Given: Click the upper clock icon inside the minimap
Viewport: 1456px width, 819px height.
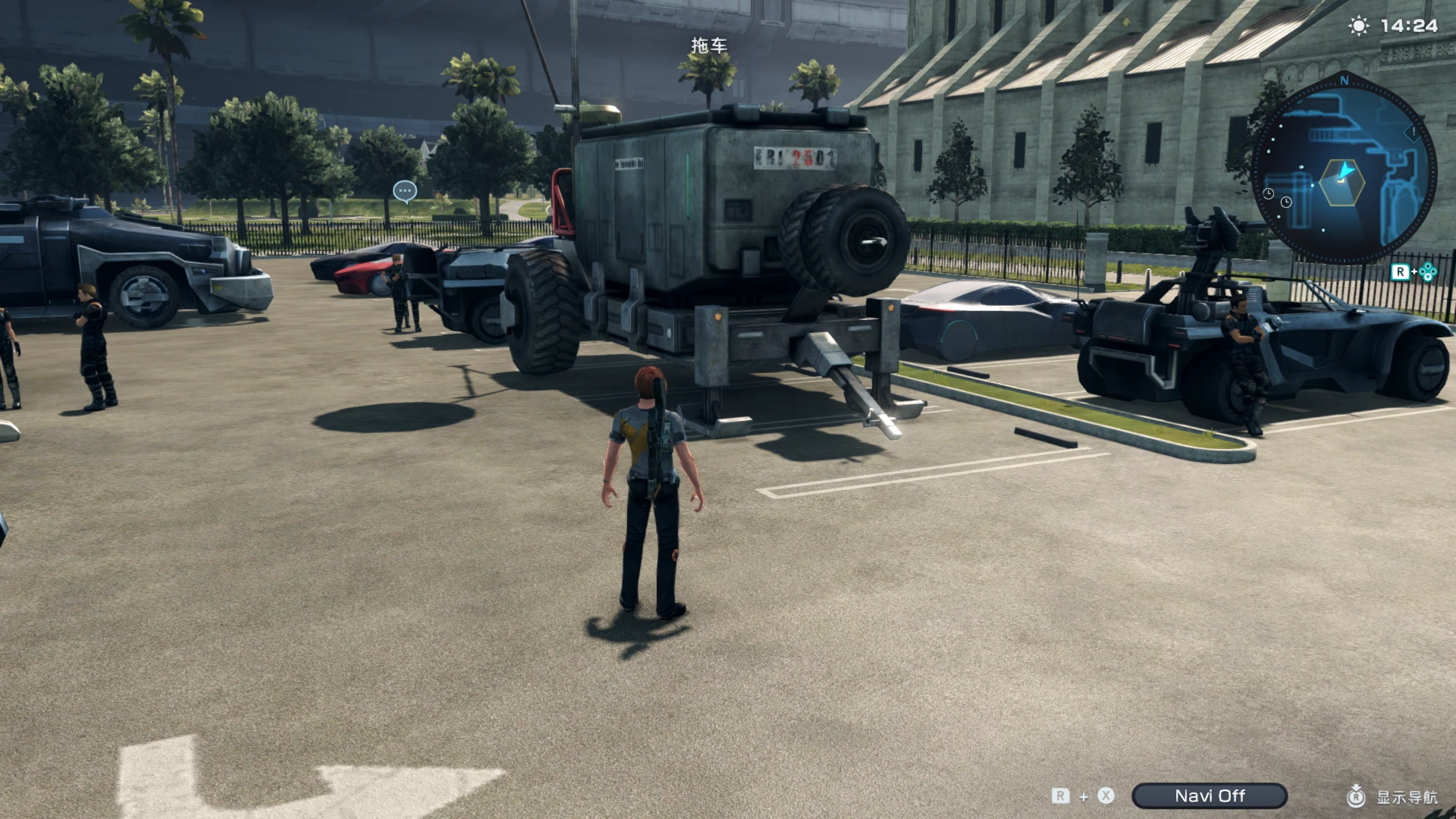Looking at the screenshot, I should tap(1269, 194).
